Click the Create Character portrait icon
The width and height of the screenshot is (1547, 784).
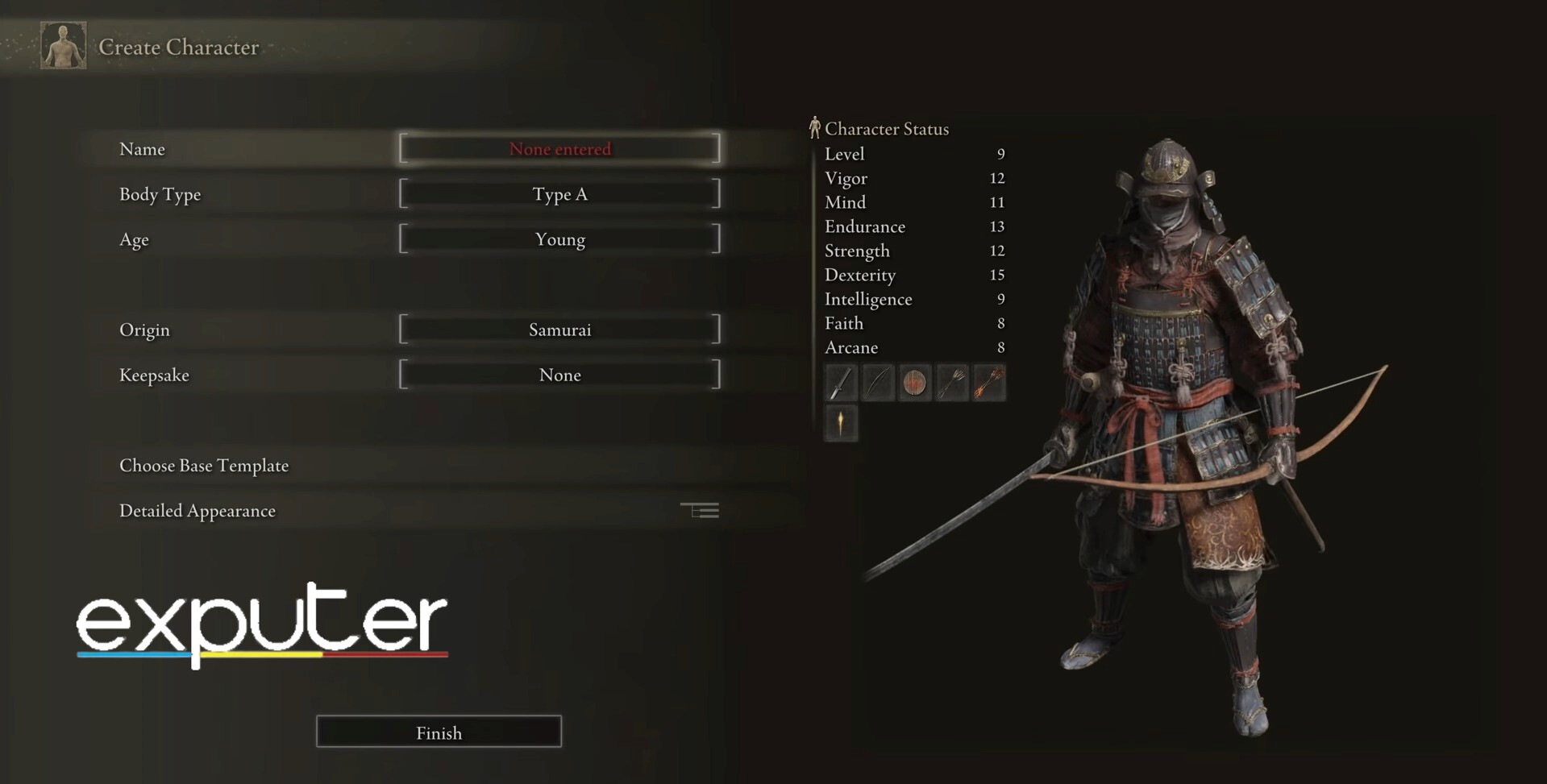point(63,46)
